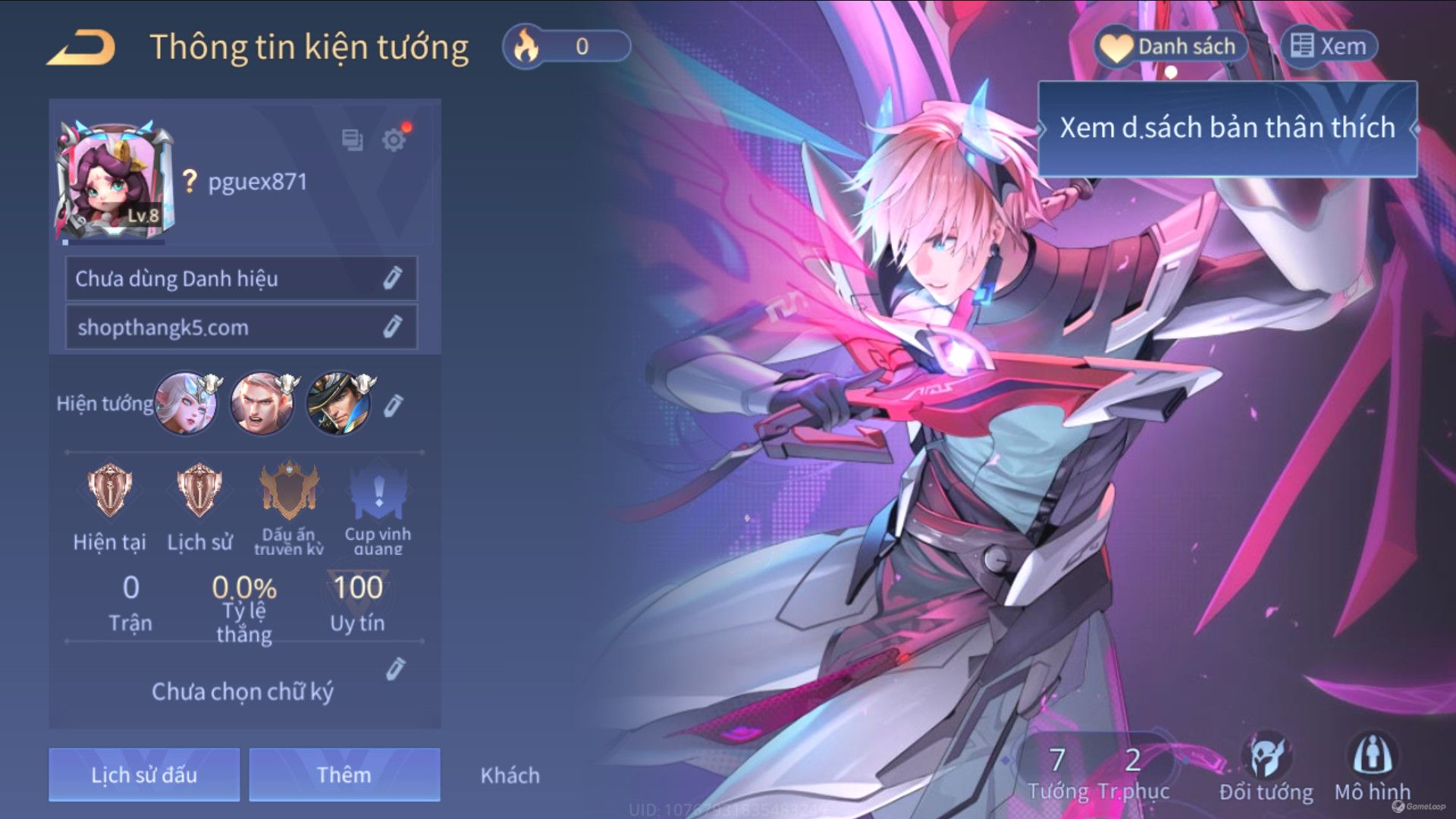Viewport: 1456px width, 819px height.
Task: Go back using the return arrow
Action: click(x=82, y=47)
